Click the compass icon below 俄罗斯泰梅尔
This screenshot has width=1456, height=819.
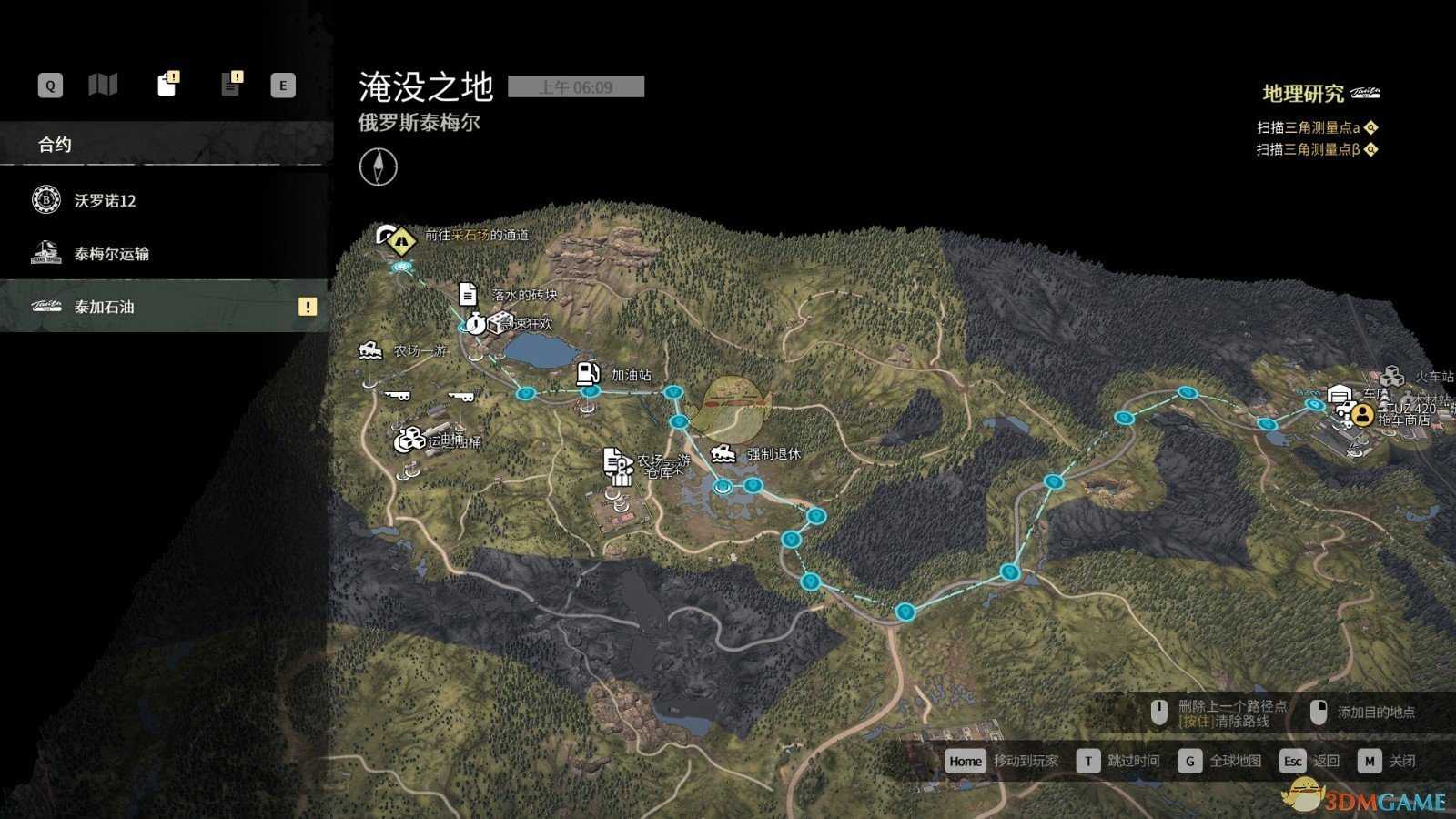(x=379, y=167)
